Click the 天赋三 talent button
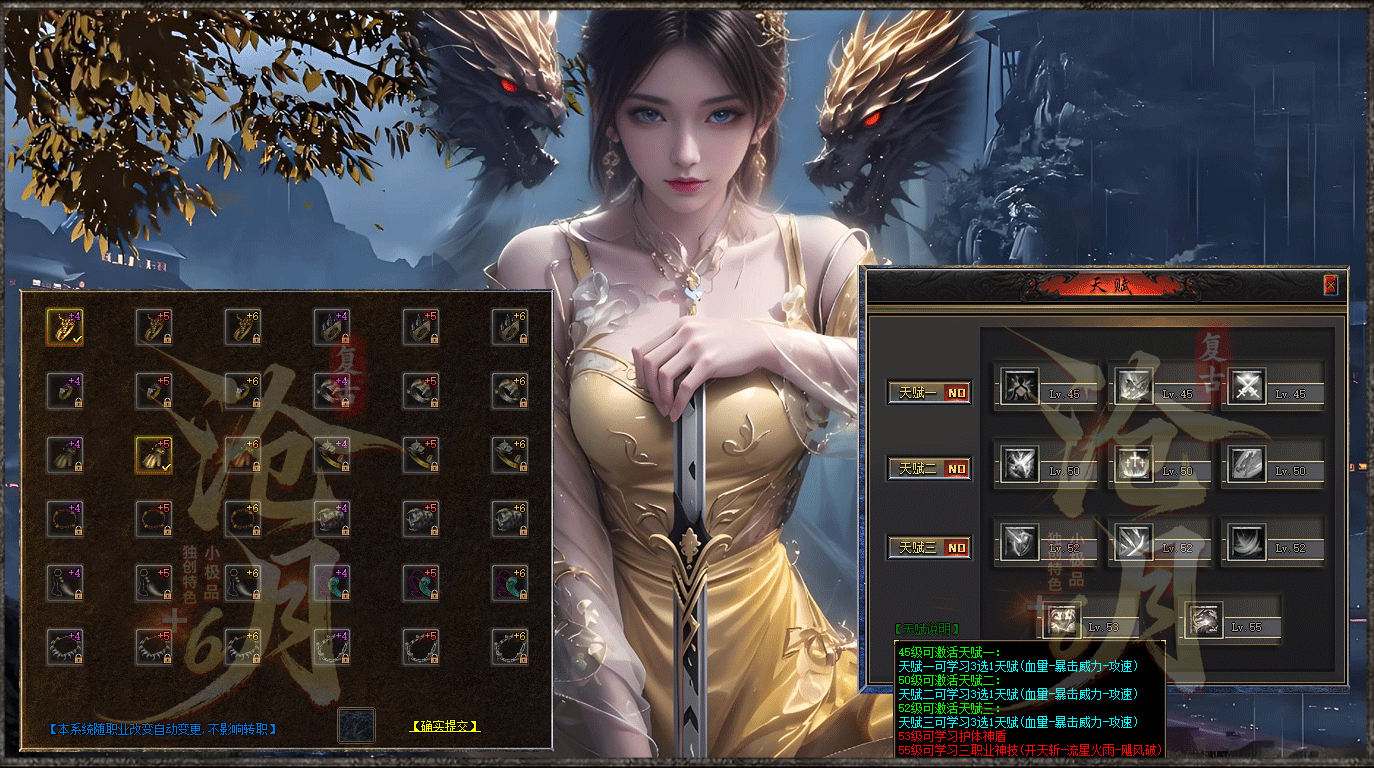This screenshot has width=1374, height=768. [x=929, y=547]
